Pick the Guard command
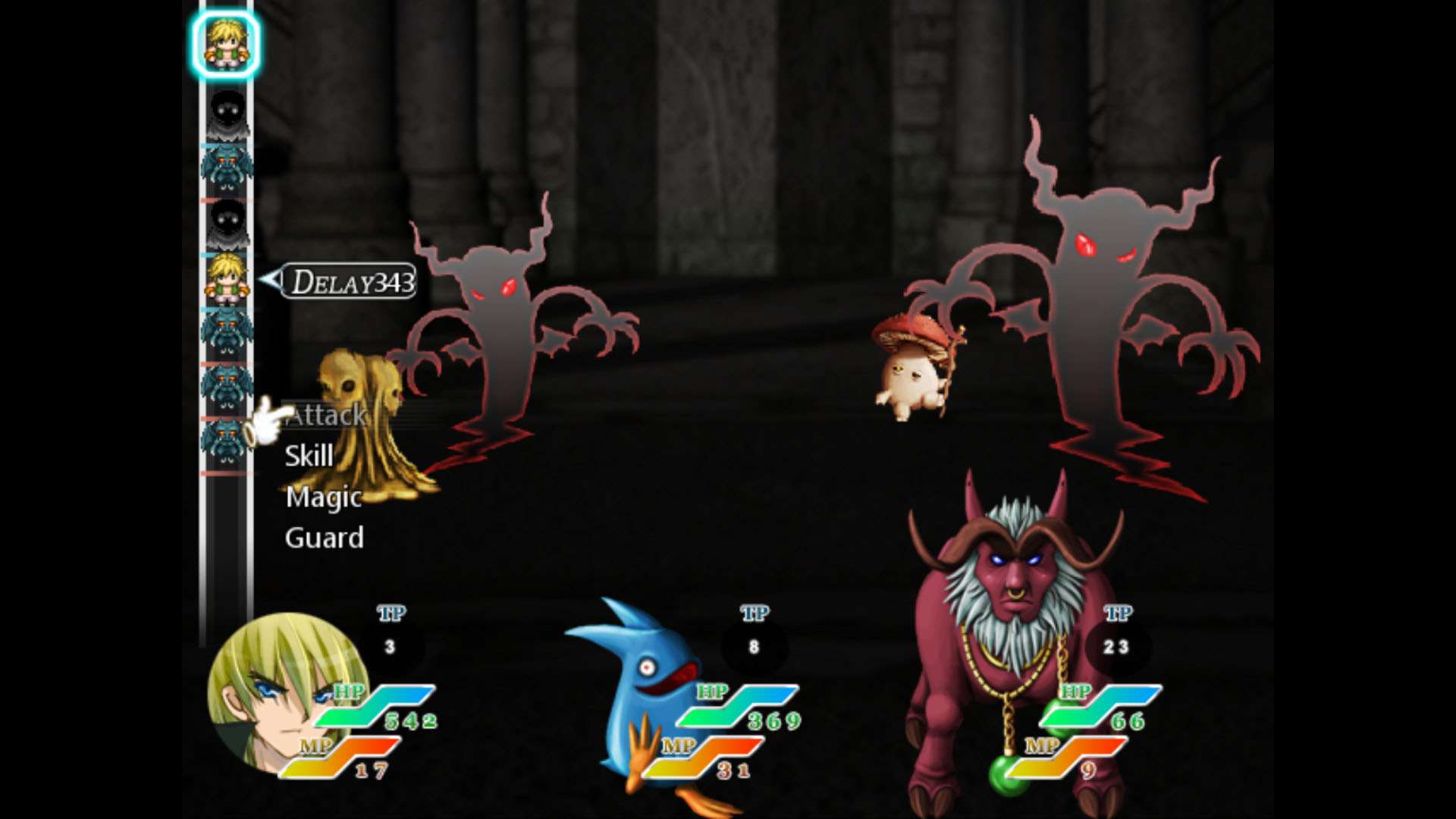Image resolution: width=1456 pixels, height=819 pixels. click(325, 538)
